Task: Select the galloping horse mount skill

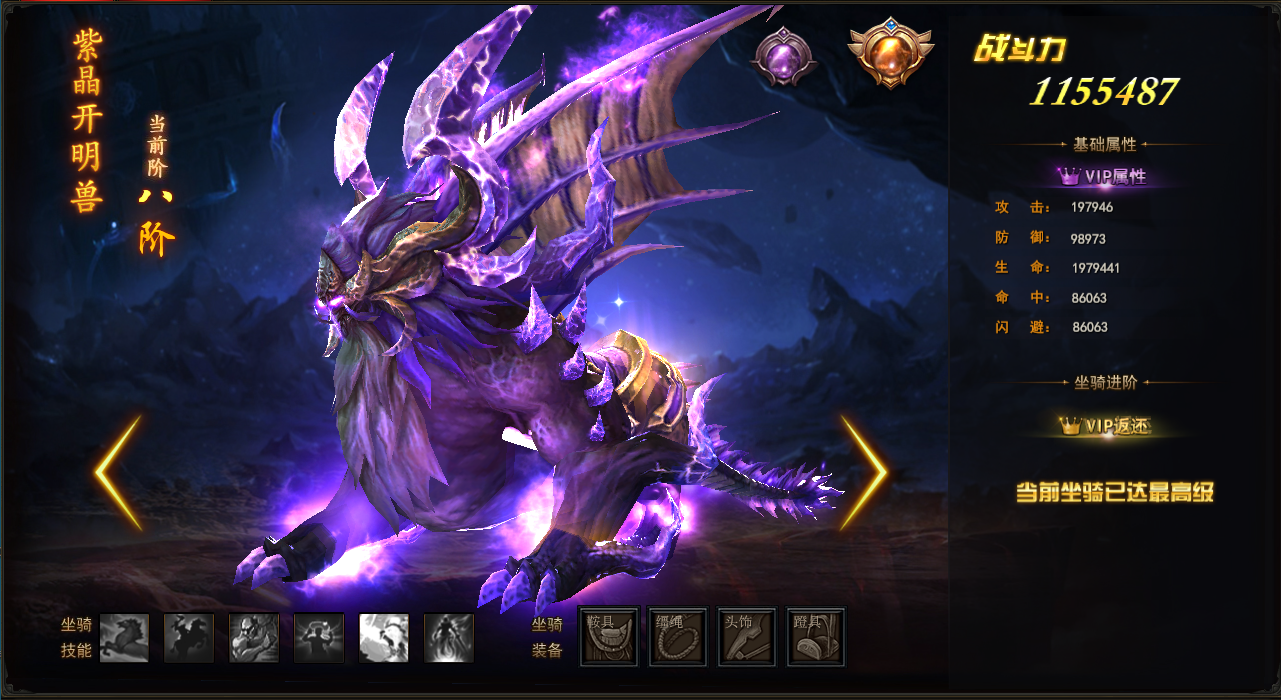Action: coord(124,638)
